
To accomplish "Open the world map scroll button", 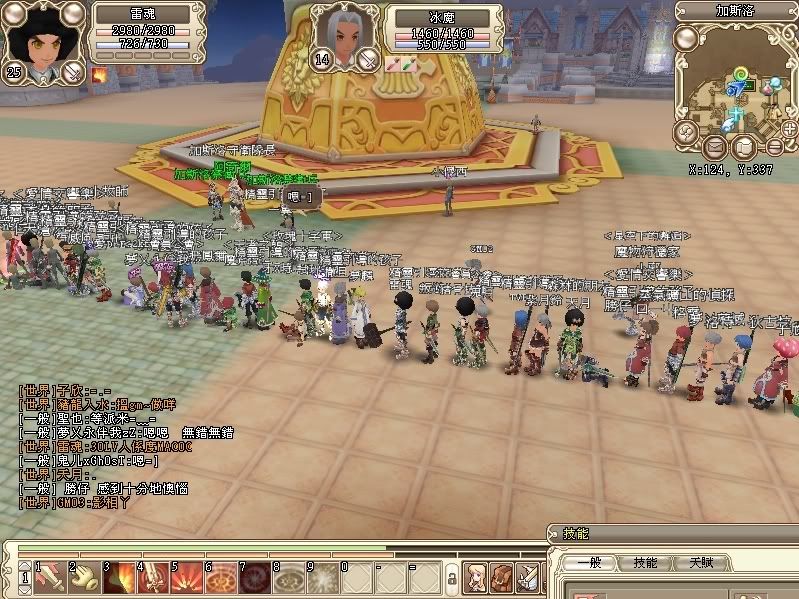I will point(742,148).
